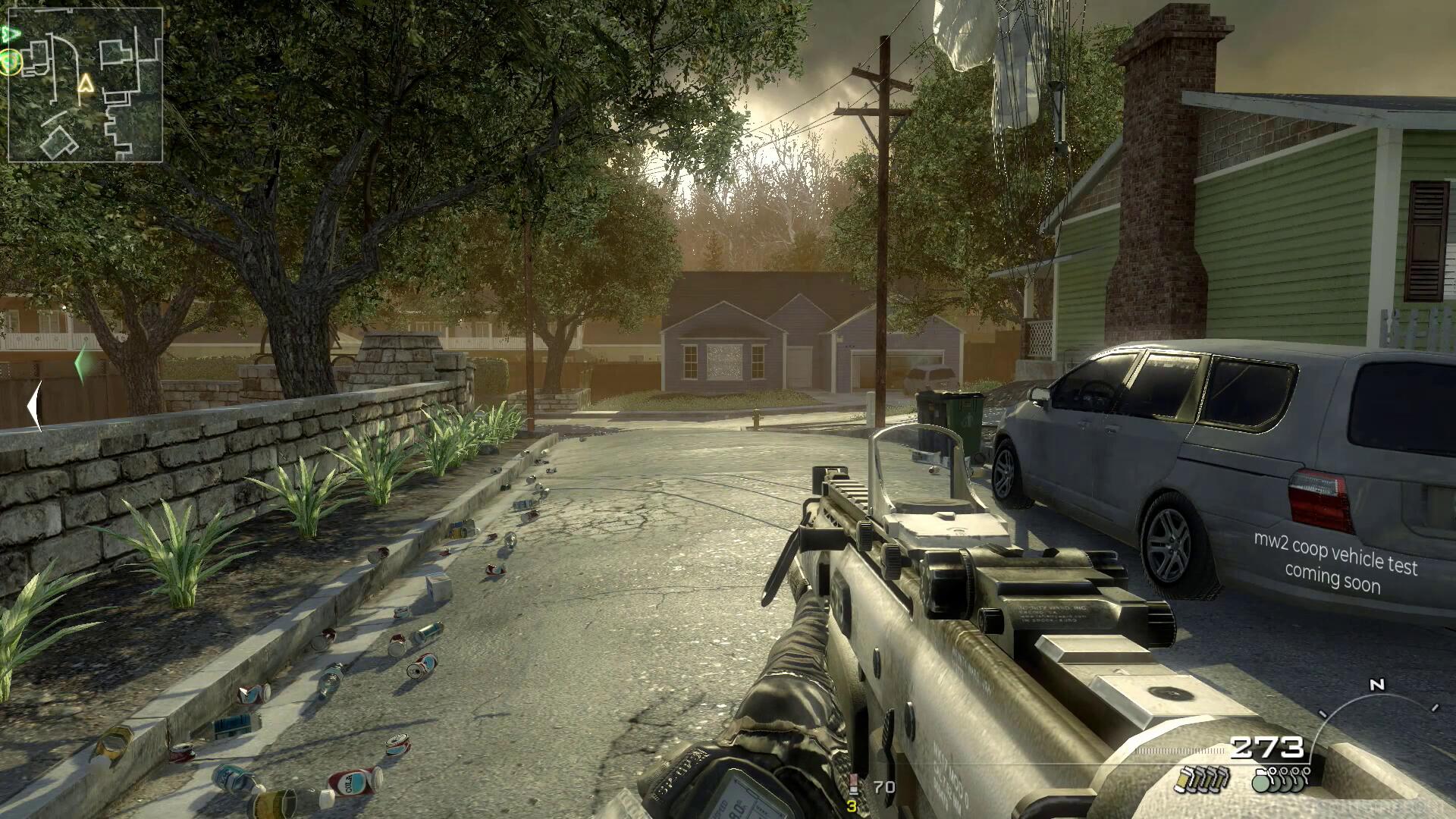Viewport: 1456px width, 819px height.
Task: Click the minimap
Action: click(x=85, y=85)
